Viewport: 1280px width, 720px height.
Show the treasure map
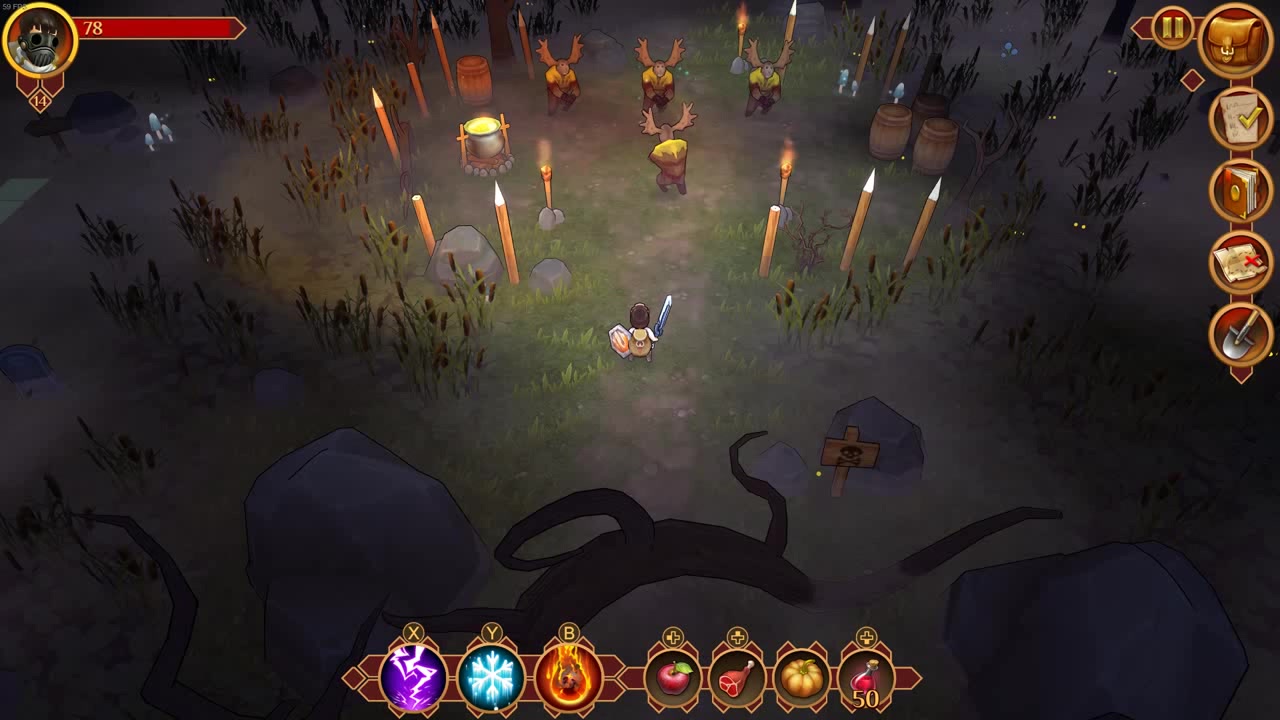pyautogui.click(x=1241, y=262)
